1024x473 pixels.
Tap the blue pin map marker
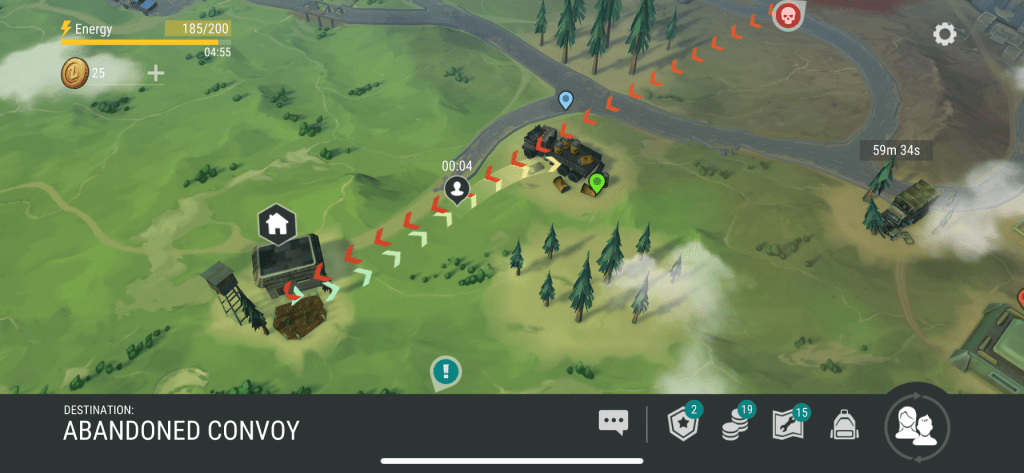(x=566, y=100)
